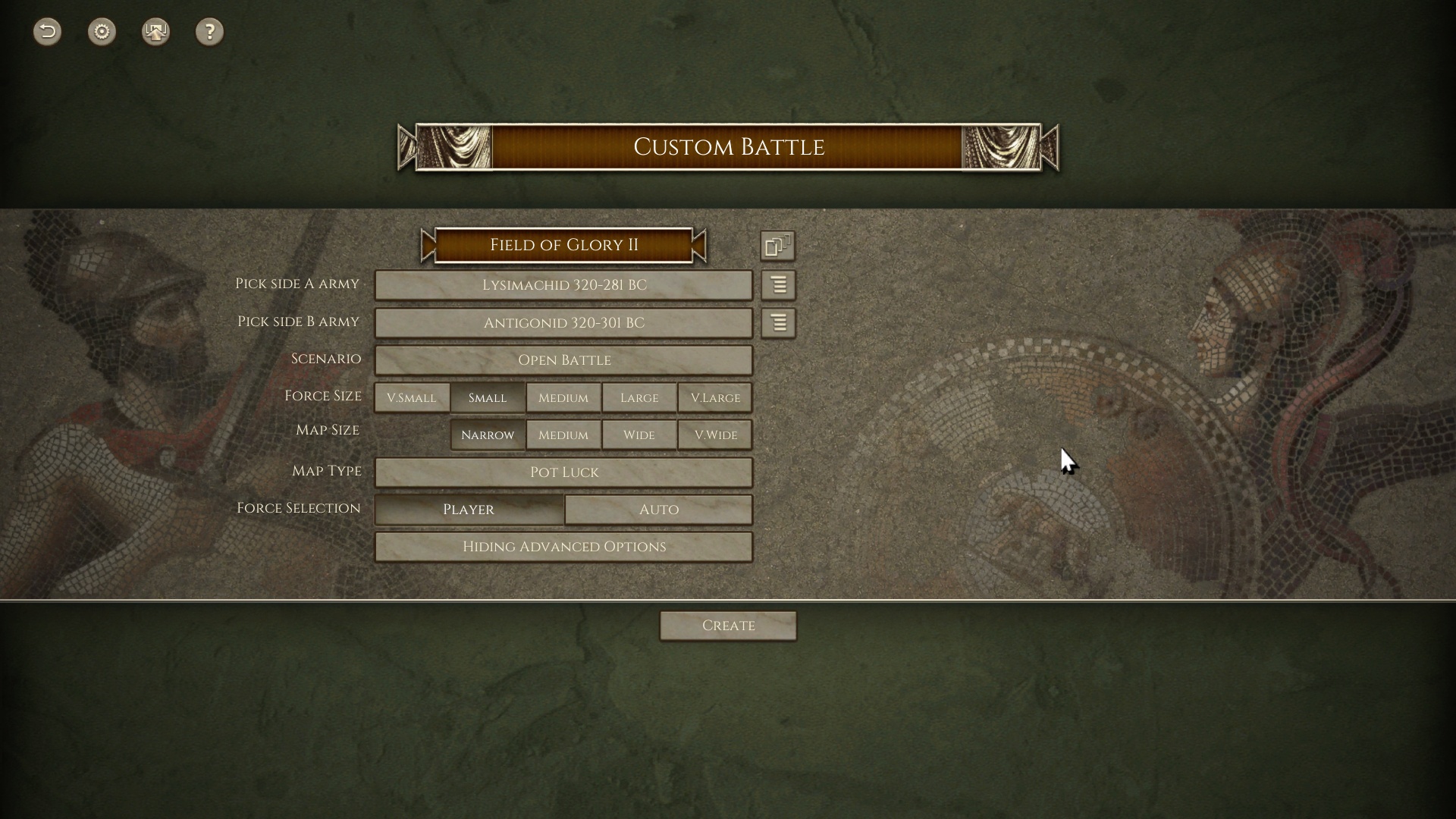
Task: Change side B army from Antigonid 320-301 BC
Action: click(563, 323)
